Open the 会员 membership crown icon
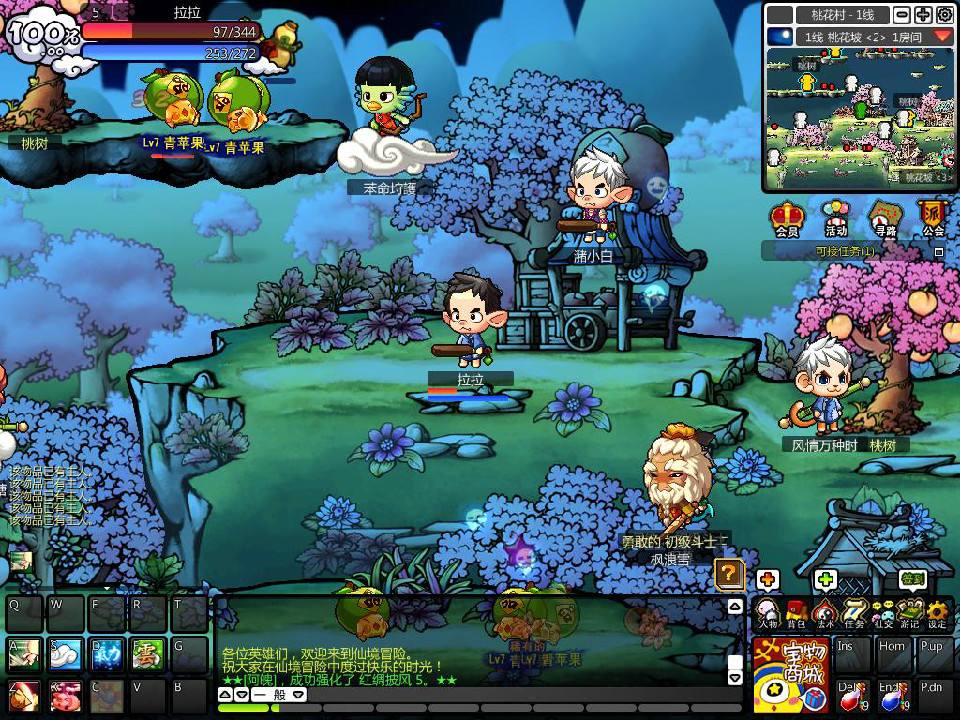The width and height of the screenshot is (960, 720). pyautogui.click(x=787, y=217)
